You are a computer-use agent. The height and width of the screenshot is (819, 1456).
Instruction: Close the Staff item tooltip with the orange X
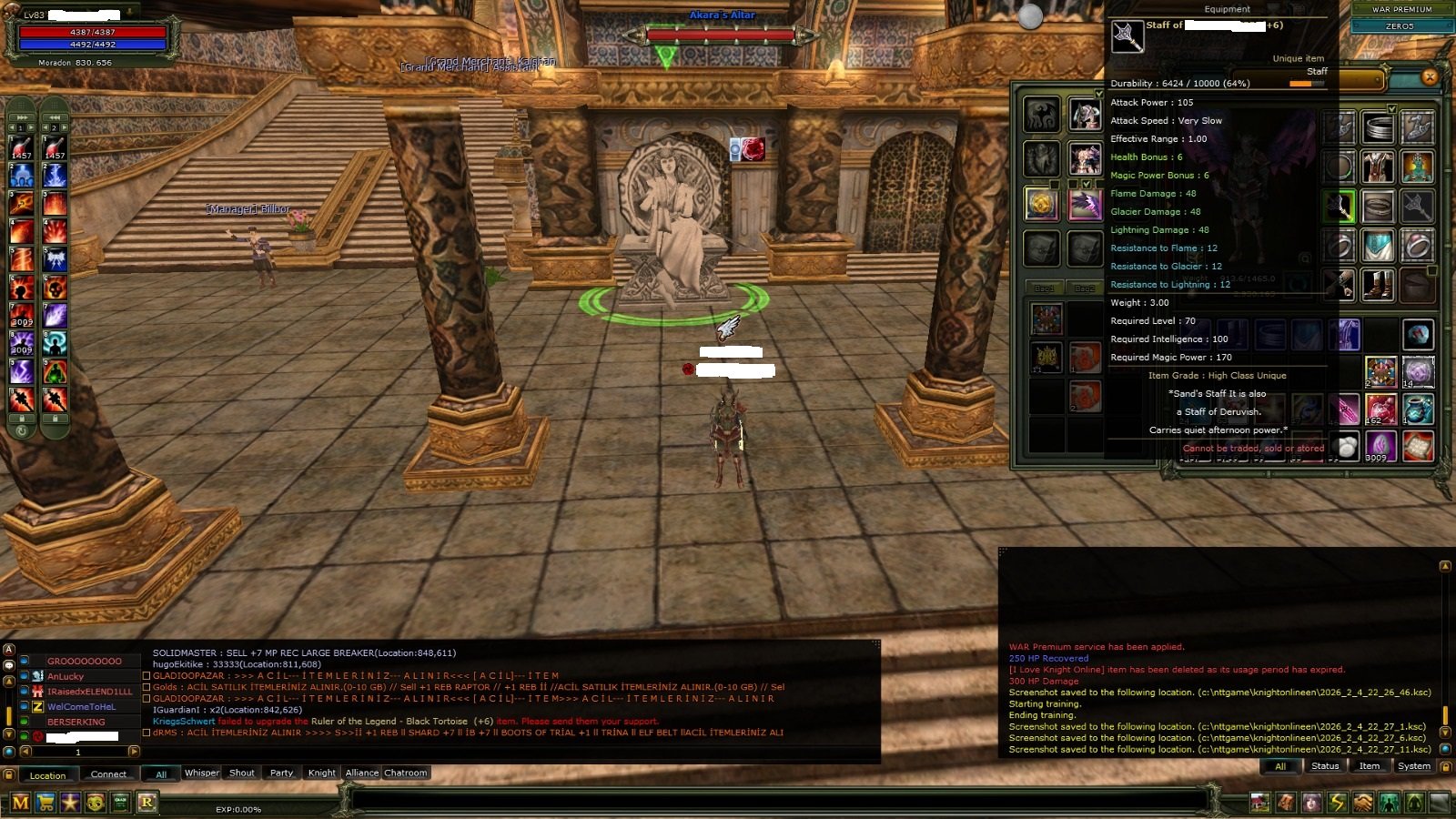1429,76
